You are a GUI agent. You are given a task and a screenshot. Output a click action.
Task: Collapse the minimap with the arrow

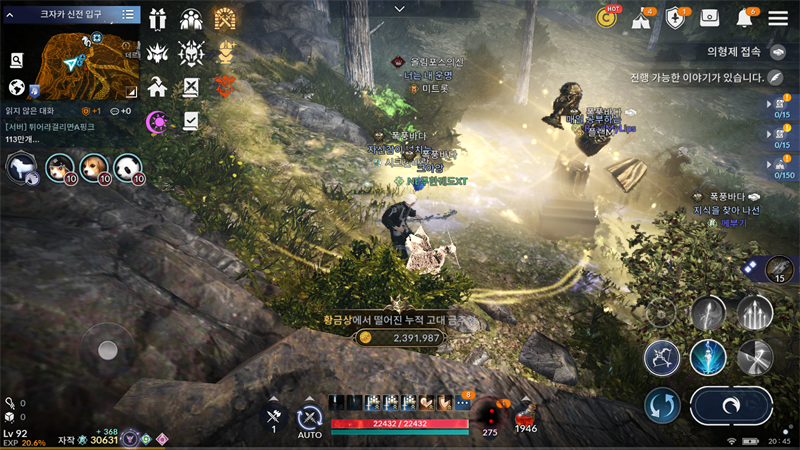12,15
